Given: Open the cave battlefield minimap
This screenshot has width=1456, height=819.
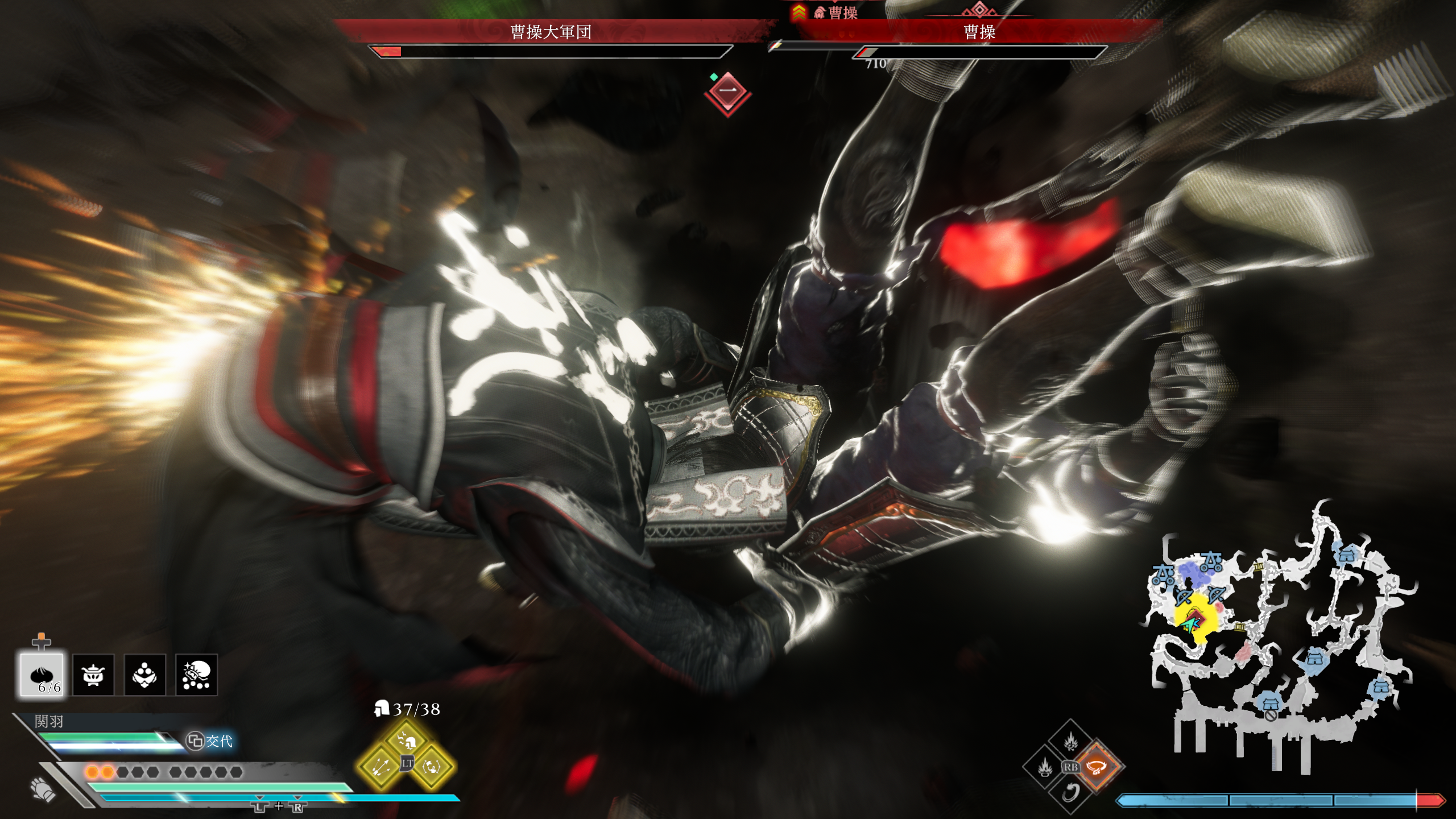Looking at the screenshot, I should (x=1280, y=637).
